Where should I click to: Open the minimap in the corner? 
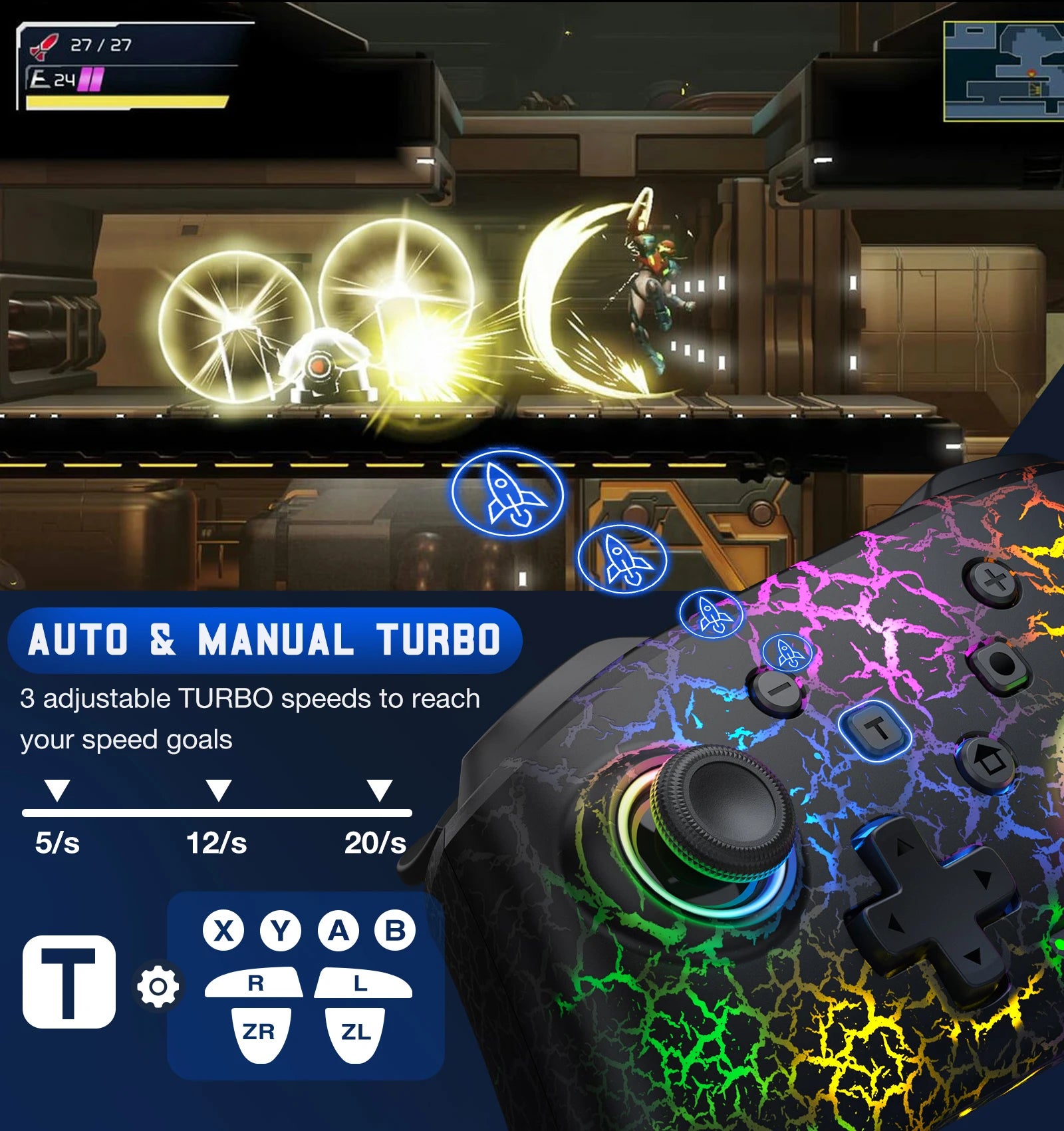[1004, 71]
